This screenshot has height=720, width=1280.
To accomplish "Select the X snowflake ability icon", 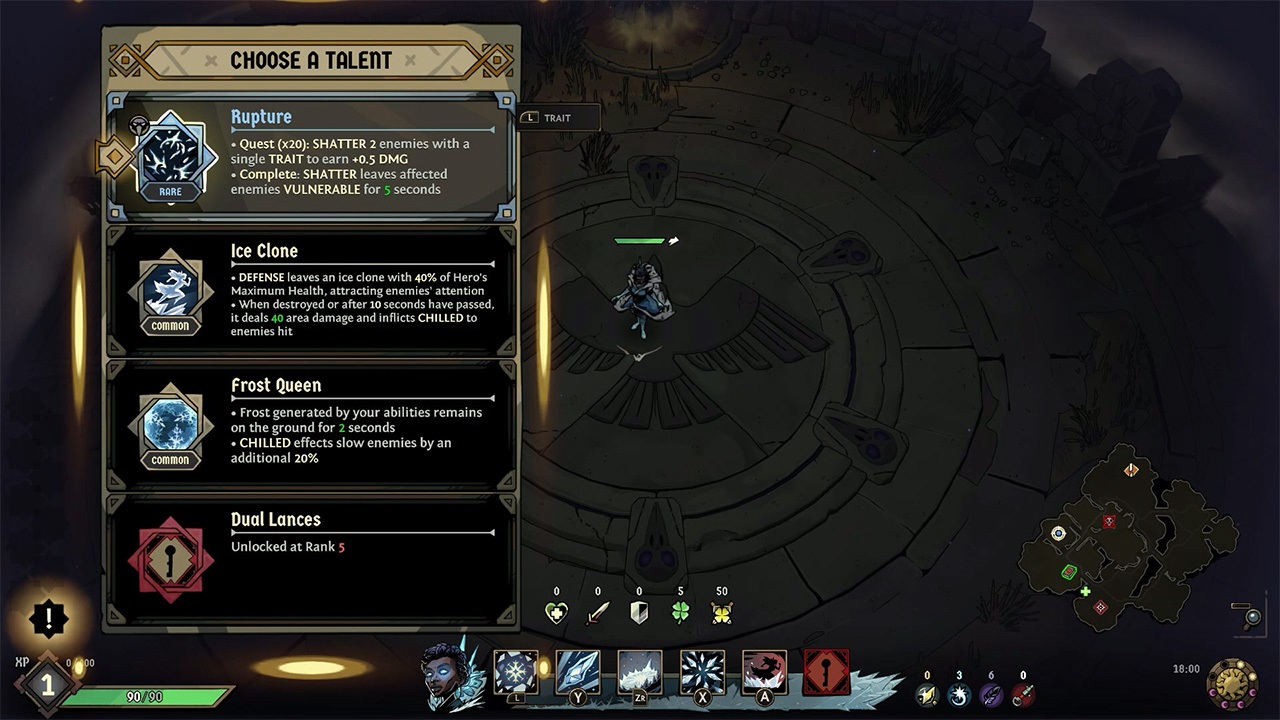I will [701, 672].
